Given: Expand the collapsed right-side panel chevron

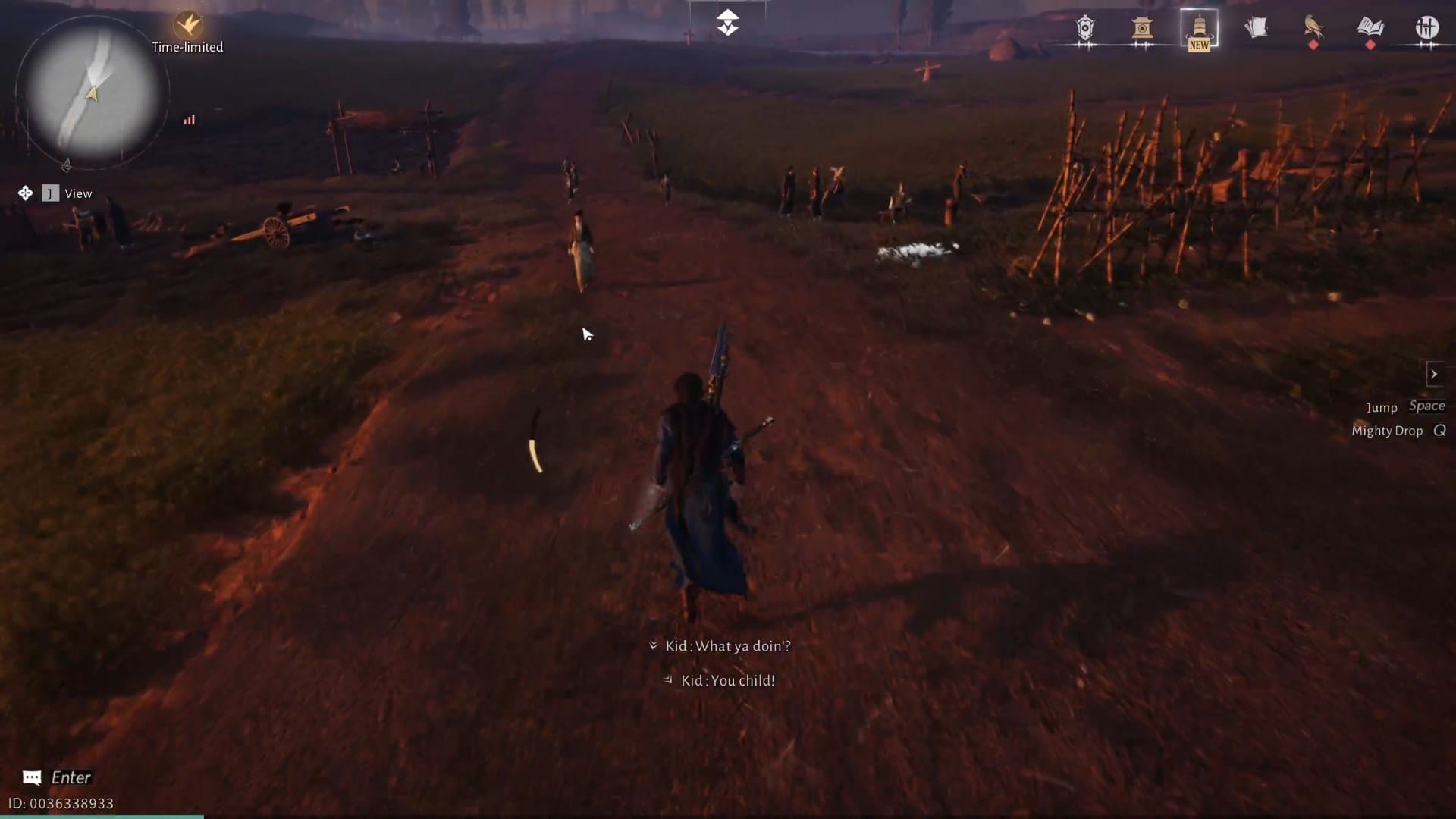Looking at the screenshot, I should tap(1436, 374).
